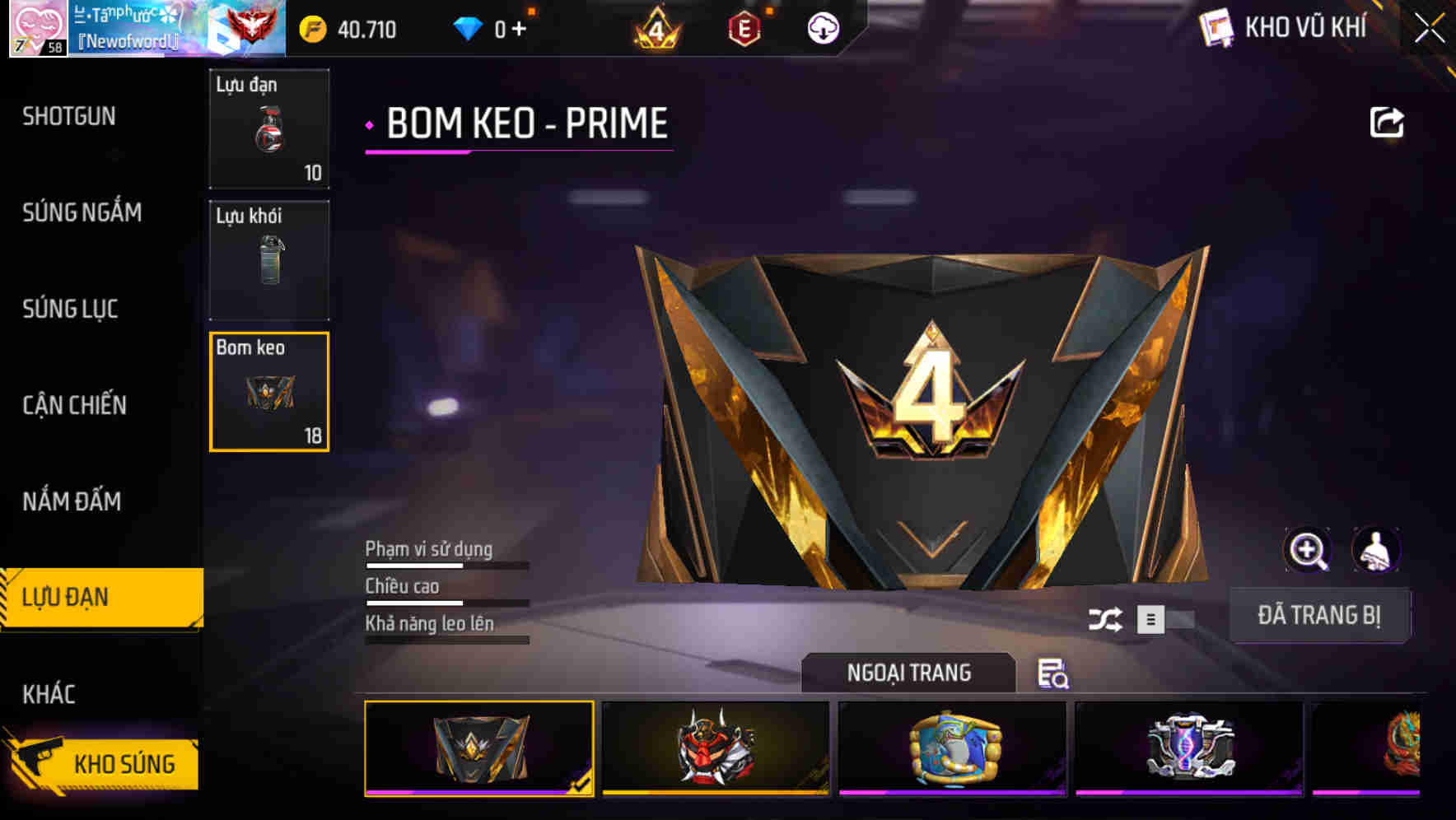Select the Cận Chiến category
Screen dimensions: 1456x820
[72, 405]
